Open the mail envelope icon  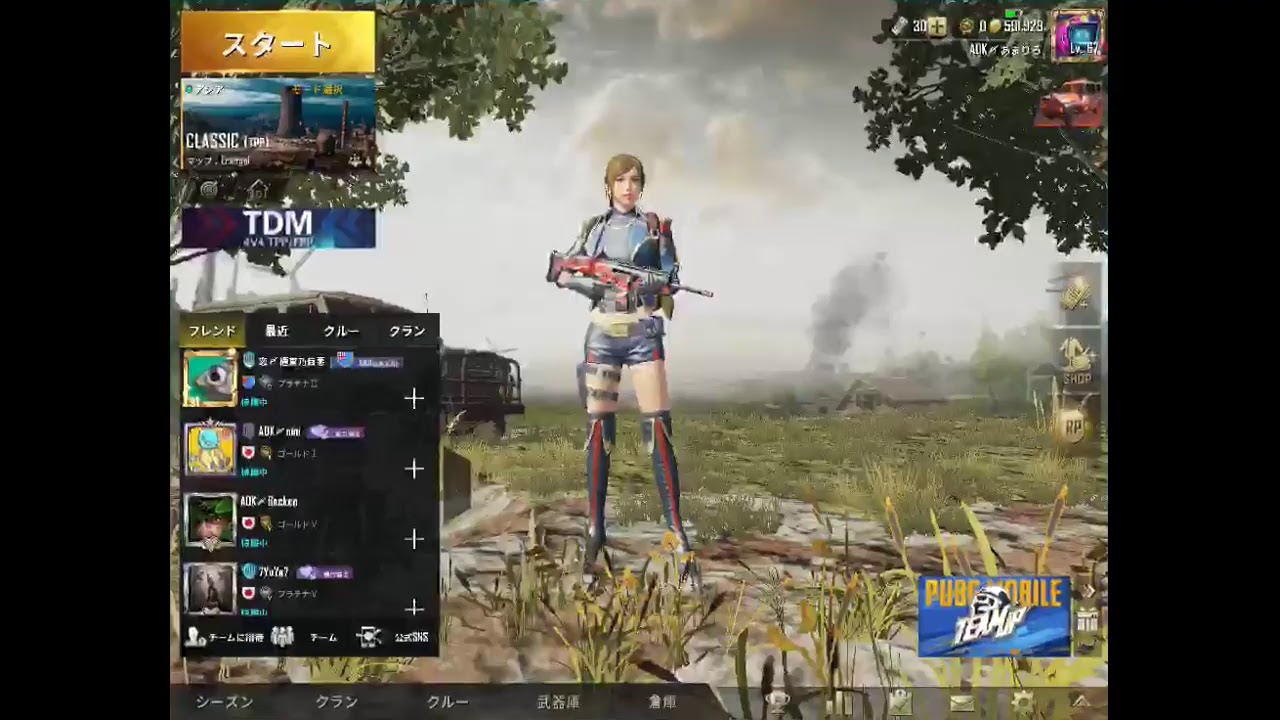963,702
